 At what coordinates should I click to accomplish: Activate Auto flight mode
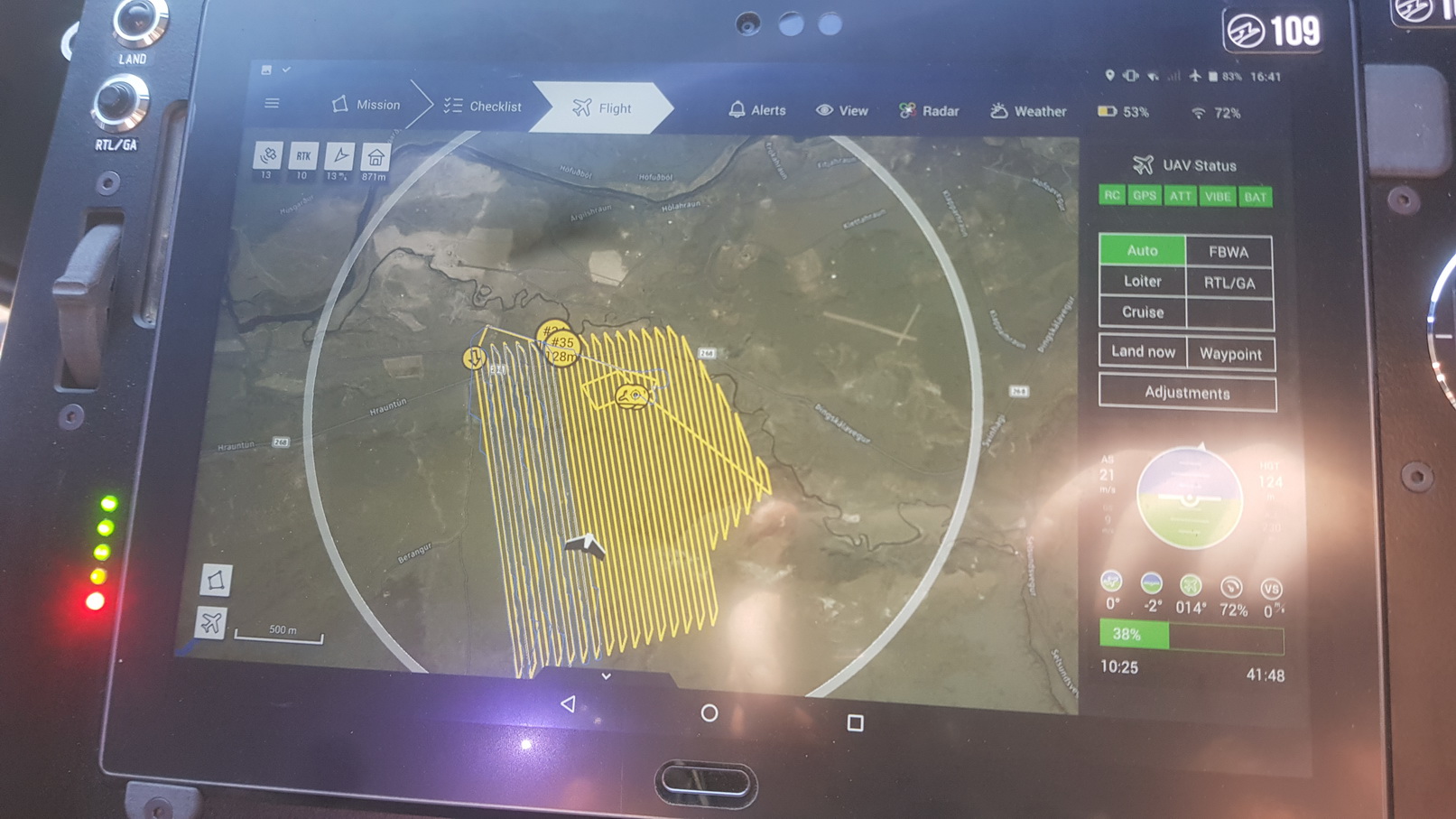click(1142, 250)
